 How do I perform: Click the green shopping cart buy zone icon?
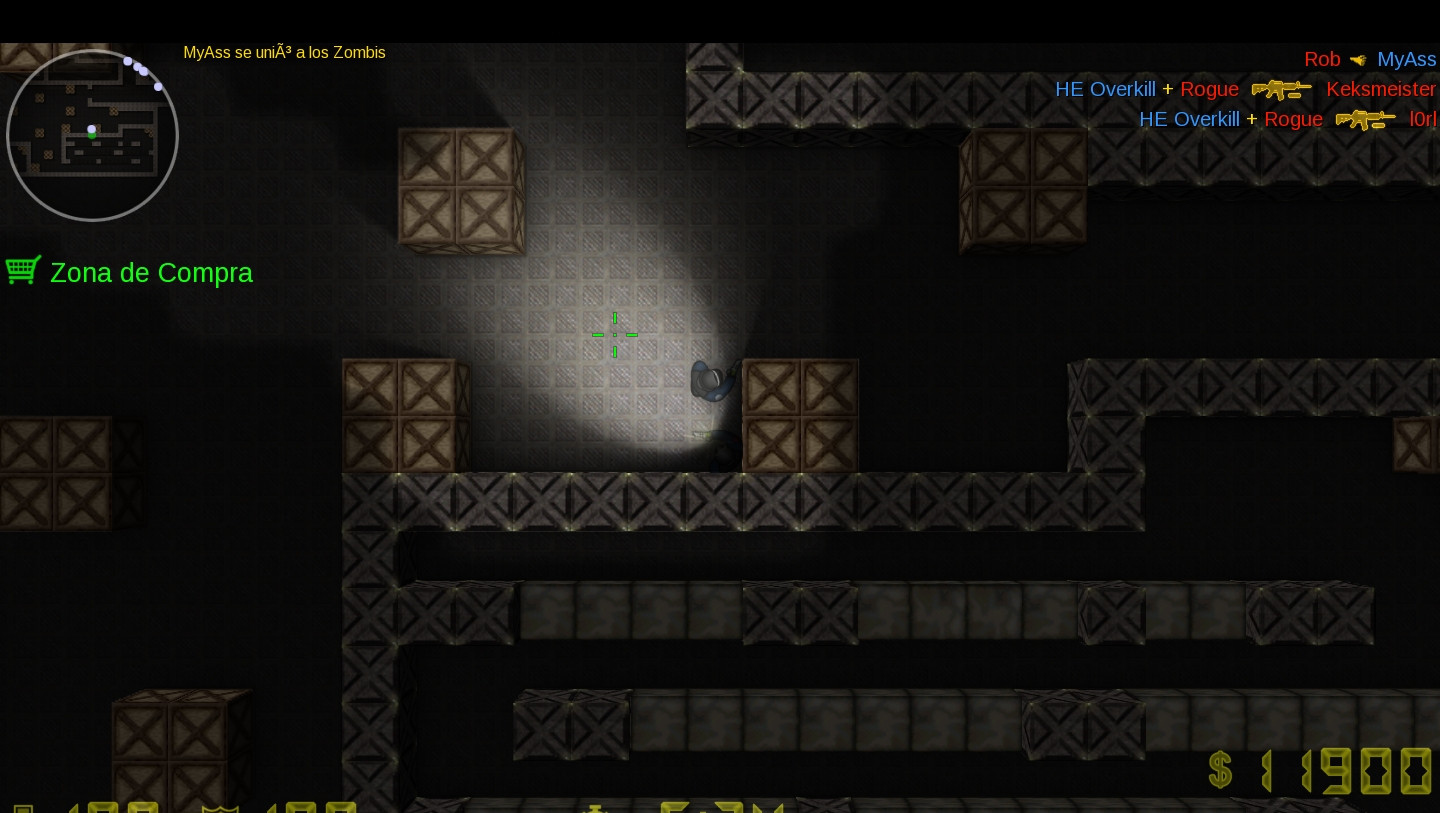click(23, 270)
